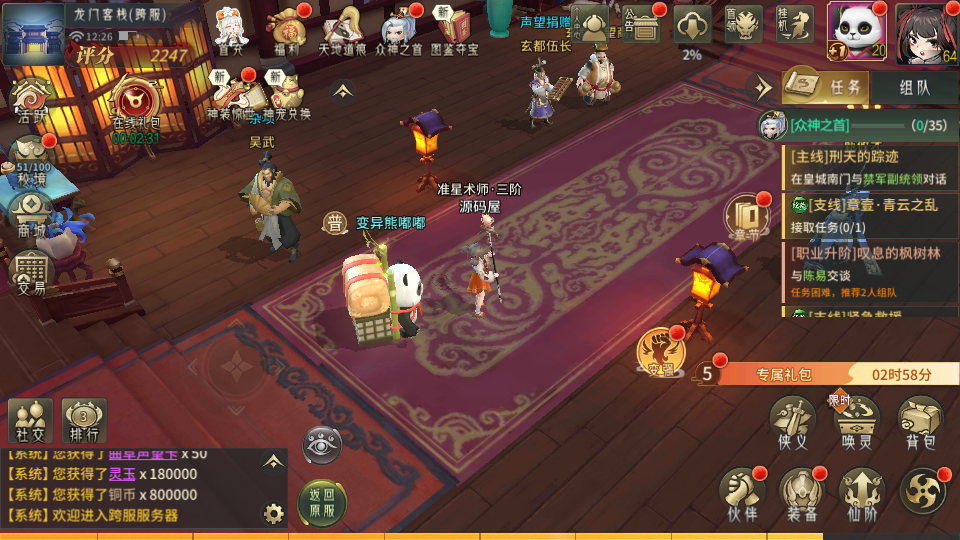The height and width of the screenshot is (540, 960).
Task: Open the 交易 trading menu
Action: (x=31, y=272)
